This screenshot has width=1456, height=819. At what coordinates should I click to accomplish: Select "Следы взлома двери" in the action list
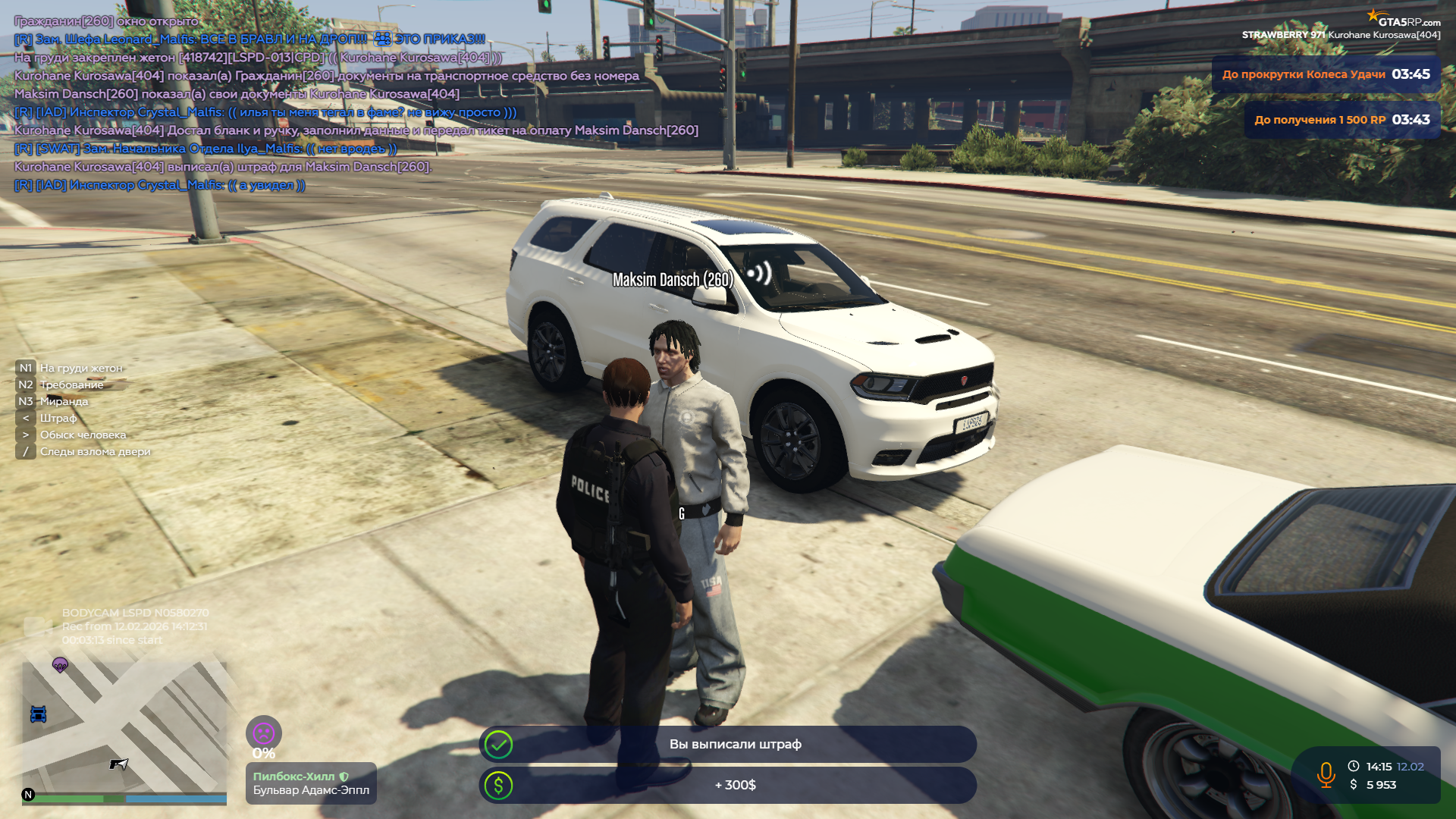pyautogui.click(x=95, y=451)
